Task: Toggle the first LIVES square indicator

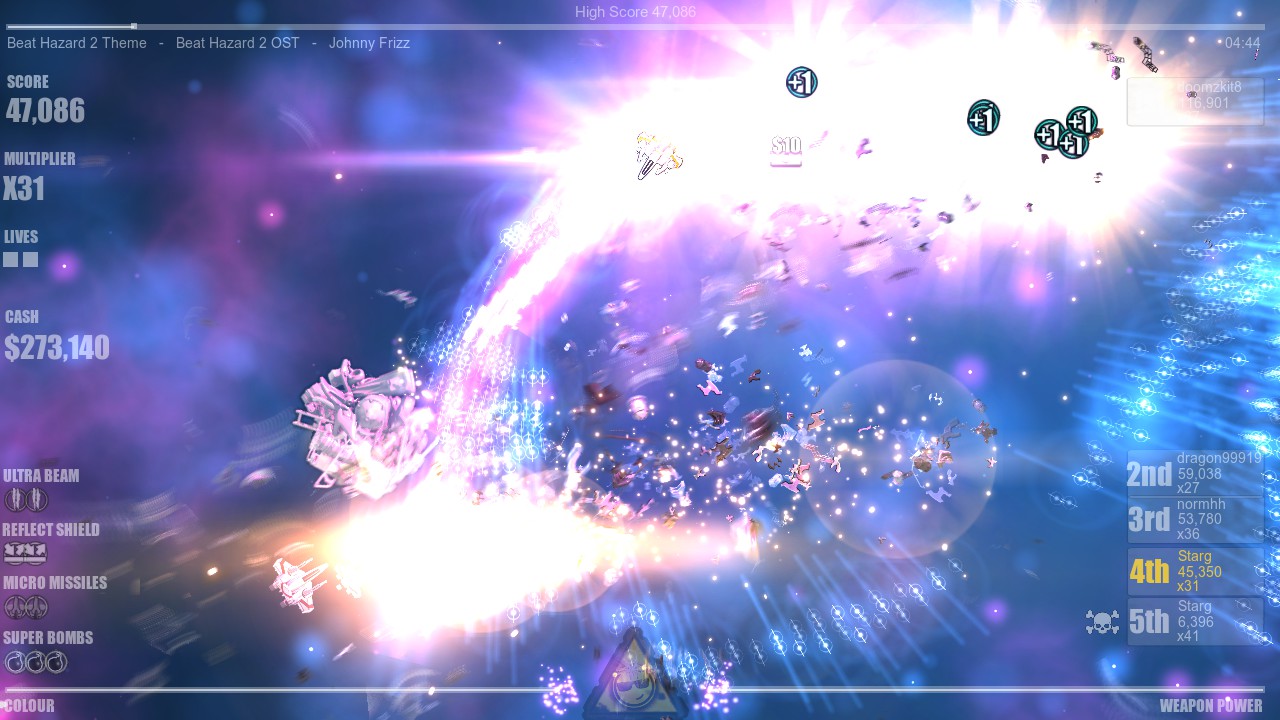Action: coord(10,259)
